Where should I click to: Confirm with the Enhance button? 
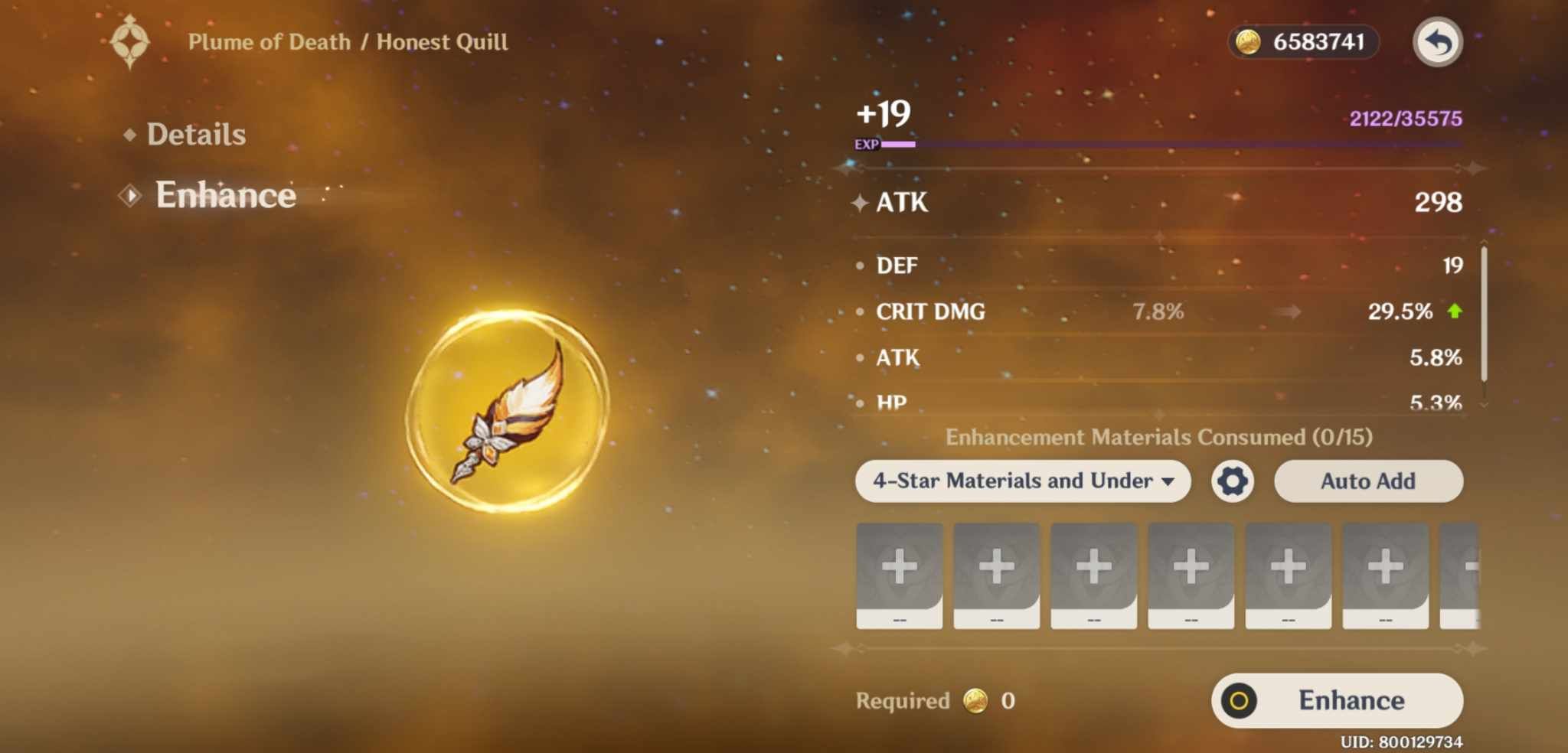[1337, 700]
